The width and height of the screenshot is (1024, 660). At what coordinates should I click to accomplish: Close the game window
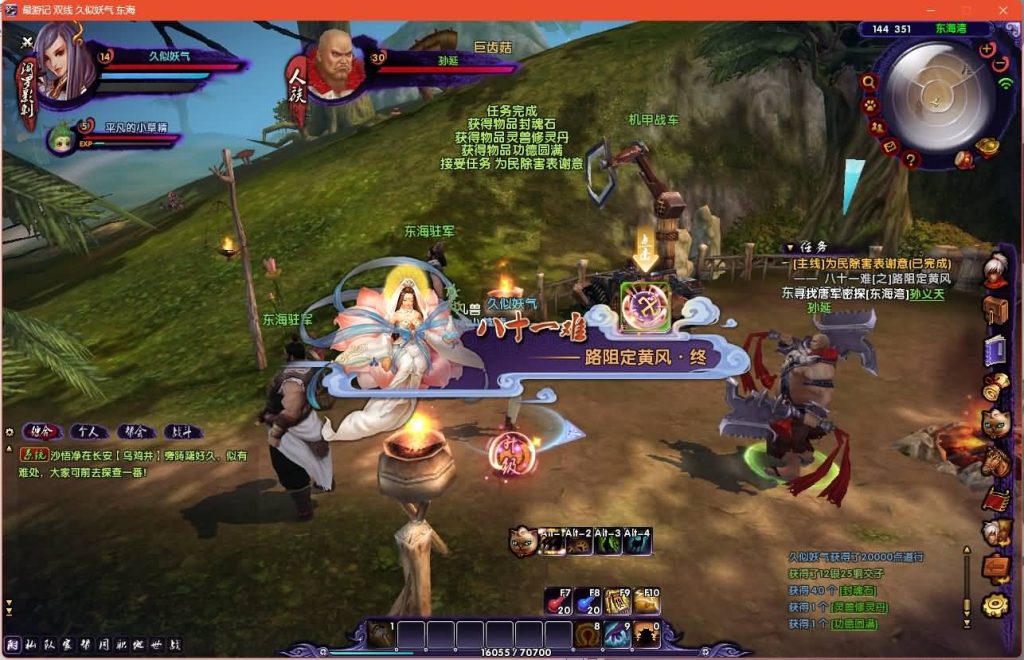1003,10
